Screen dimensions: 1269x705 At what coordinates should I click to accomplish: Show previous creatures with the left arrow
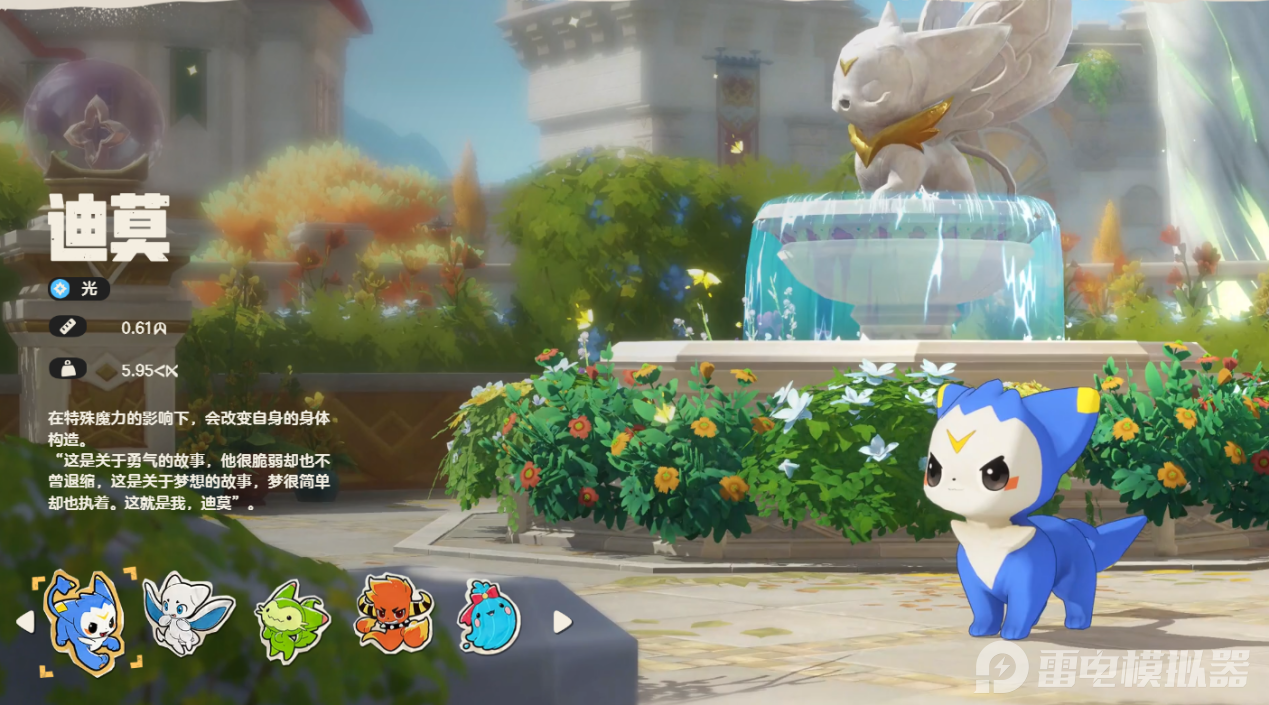[x=25, y=622]
